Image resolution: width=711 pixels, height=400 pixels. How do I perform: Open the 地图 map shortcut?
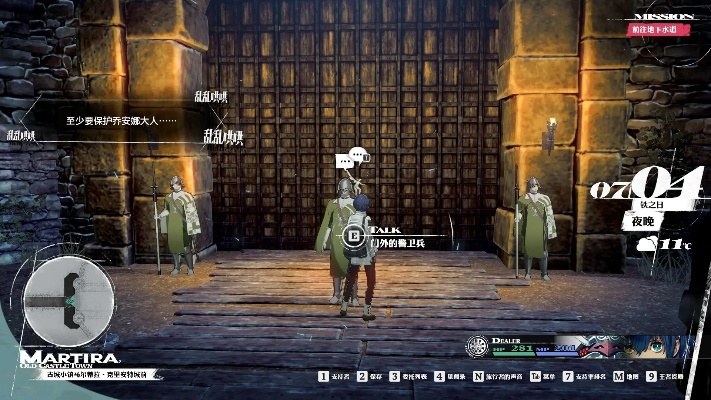pyautogui.click(x=626, y=377)
